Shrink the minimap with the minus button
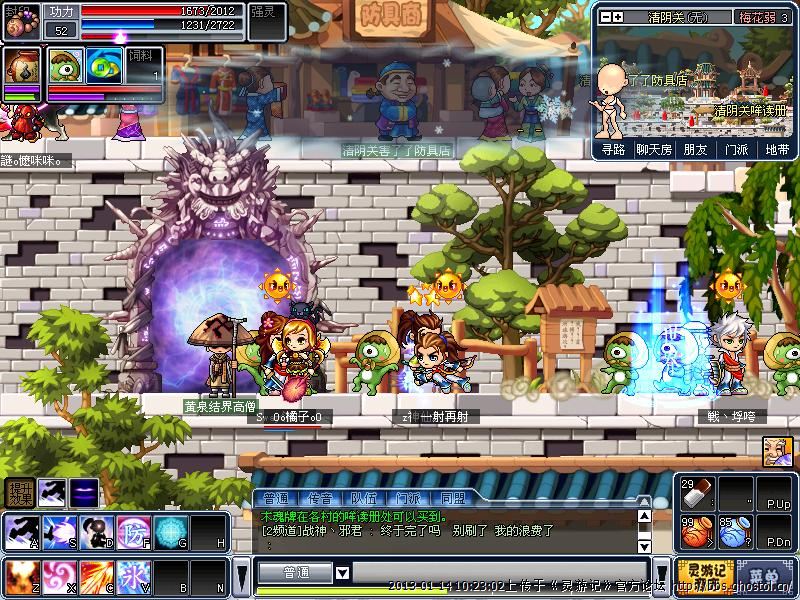This screenshot has width=800, height=600. tap(604, 17)
